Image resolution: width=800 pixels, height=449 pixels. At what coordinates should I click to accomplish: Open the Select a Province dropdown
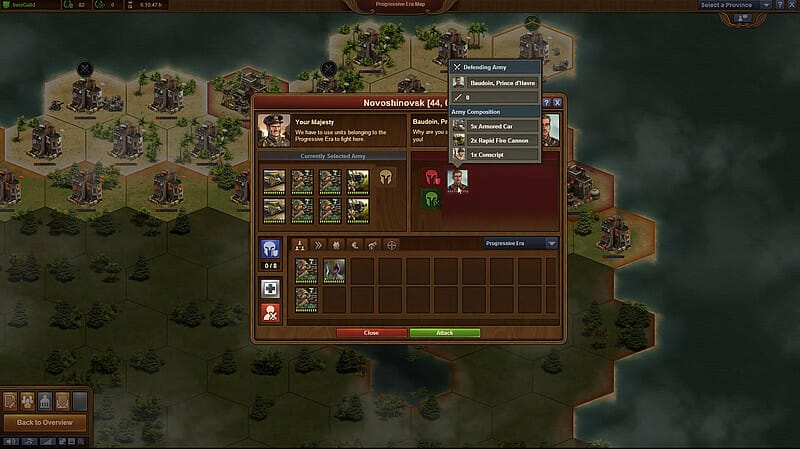[x=735, y=5]
